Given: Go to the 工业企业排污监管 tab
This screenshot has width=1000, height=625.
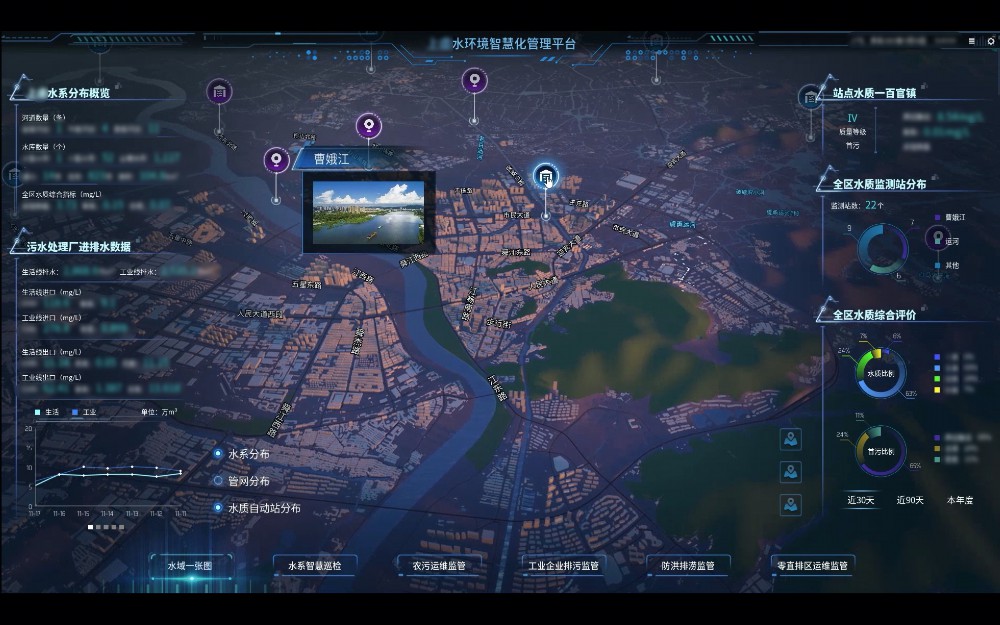Looking at the screenshot, I should point(563,566).
